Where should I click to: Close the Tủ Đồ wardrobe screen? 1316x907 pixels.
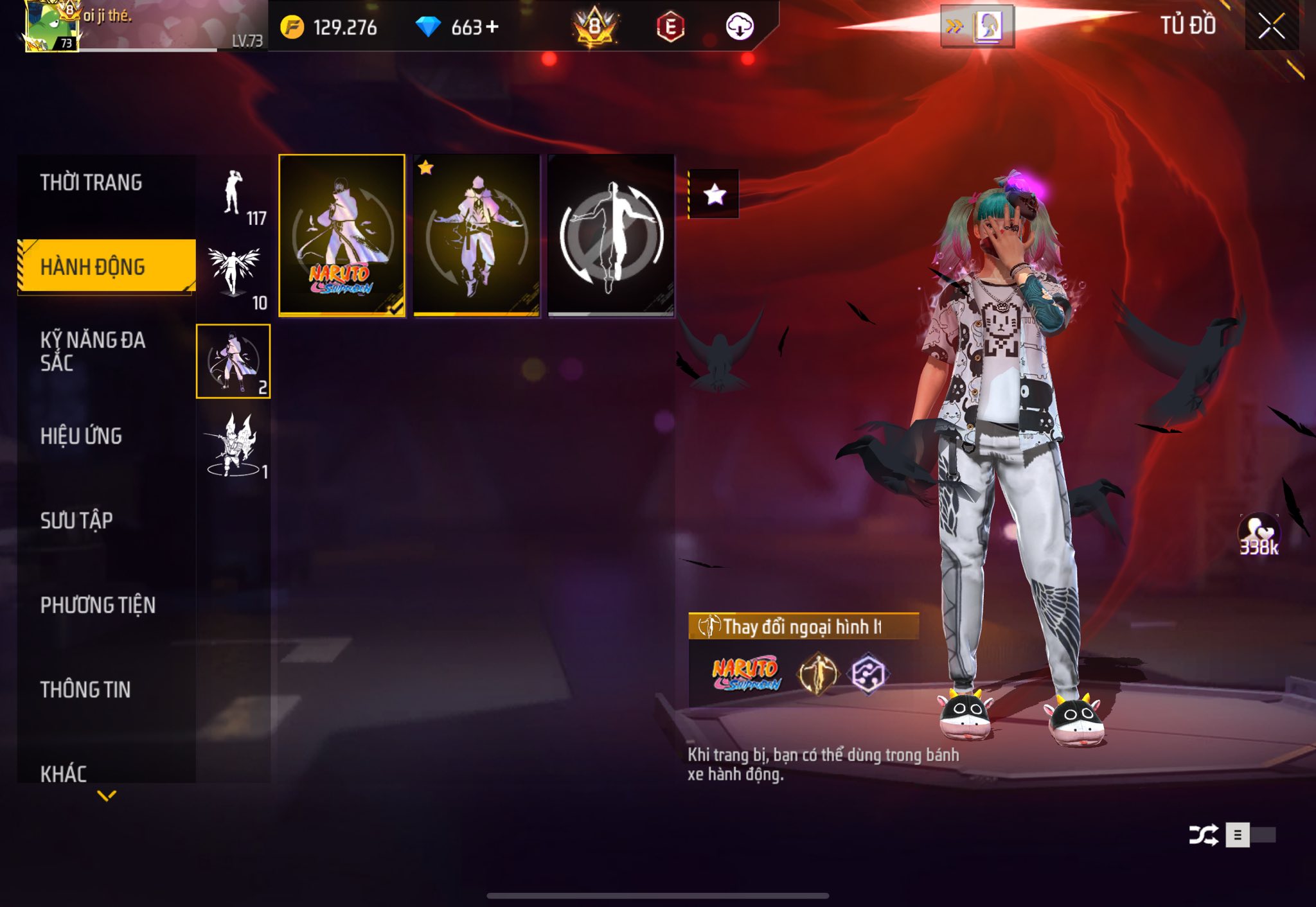pos(1271,26)
